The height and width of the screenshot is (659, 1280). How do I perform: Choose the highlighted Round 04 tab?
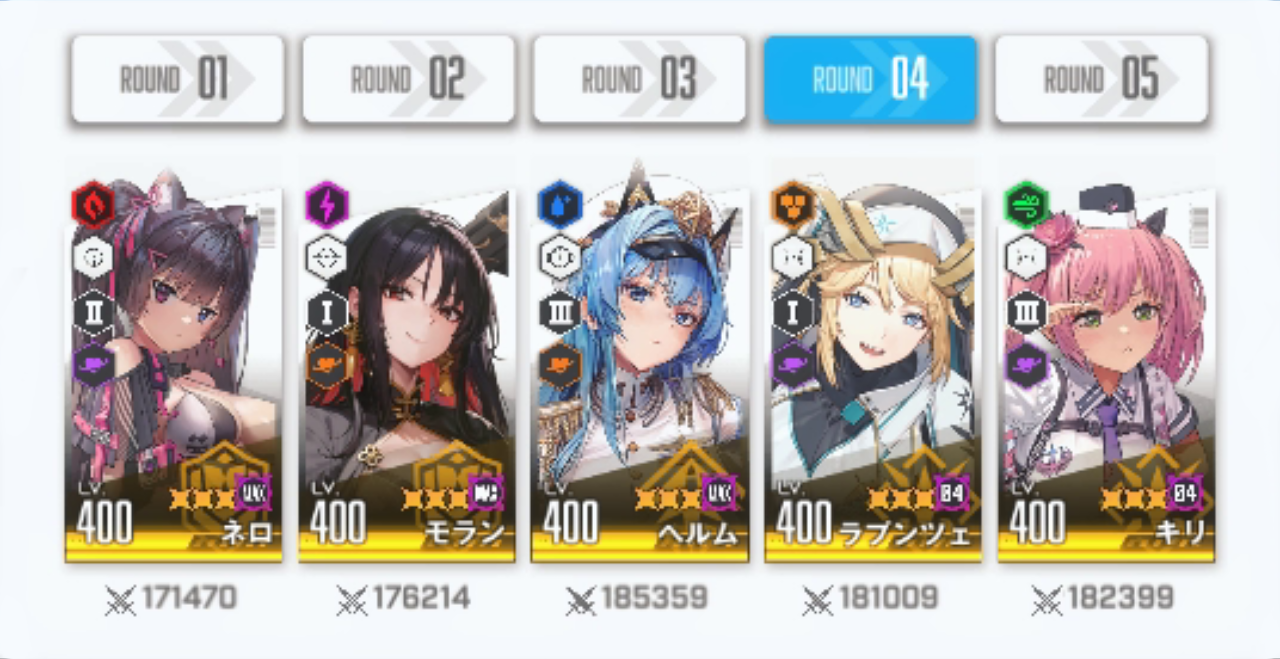coord(870,80)
